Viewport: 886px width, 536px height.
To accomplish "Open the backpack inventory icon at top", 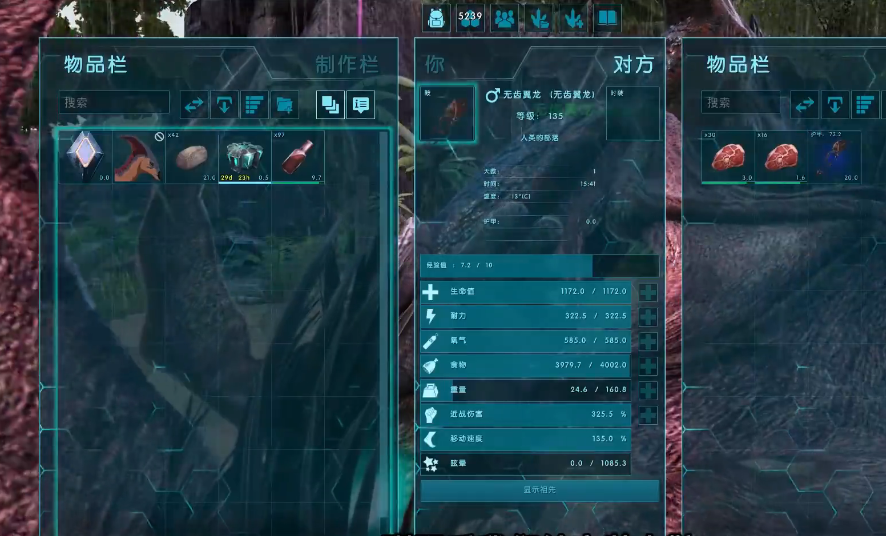I will point(436,18).
